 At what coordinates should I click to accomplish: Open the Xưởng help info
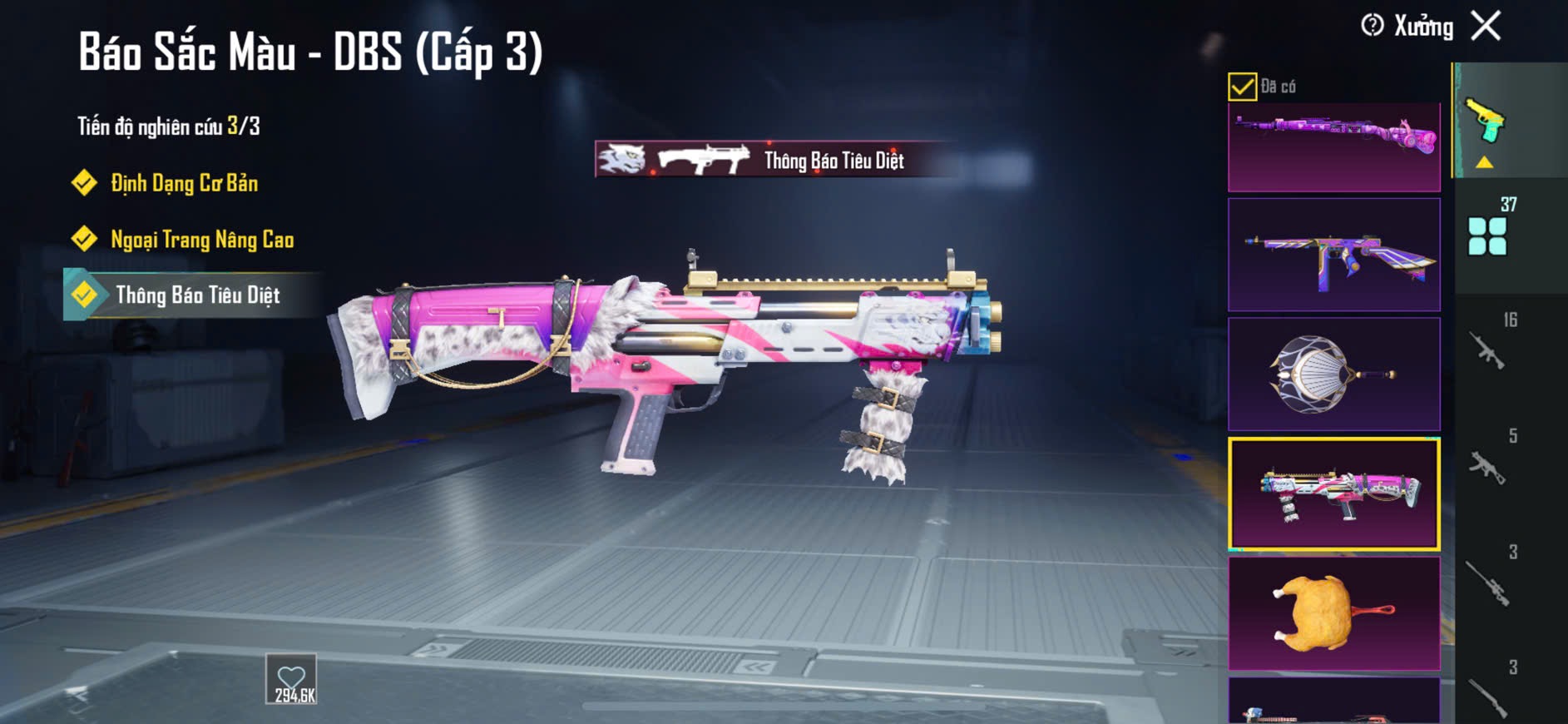point(1373,26)
